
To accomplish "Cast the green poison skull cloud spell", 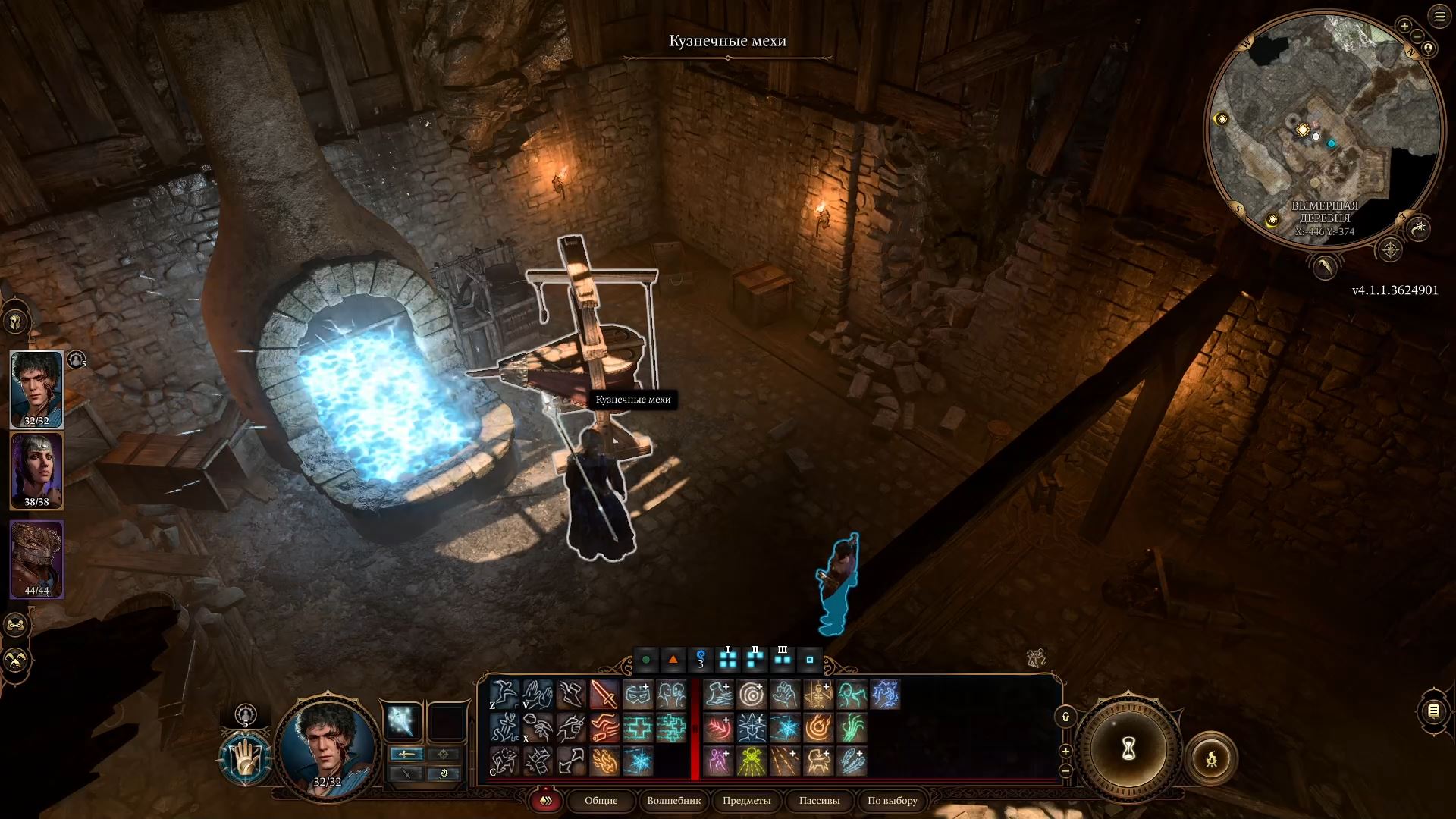I will (752, 761).
